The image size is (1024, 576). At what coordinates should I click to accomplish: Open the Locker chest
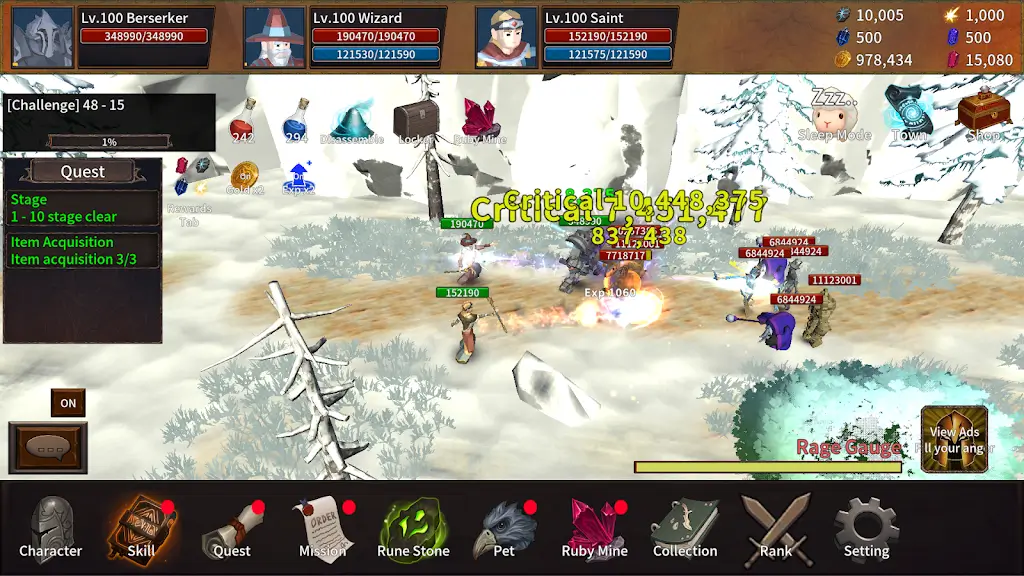pos(415,121)
